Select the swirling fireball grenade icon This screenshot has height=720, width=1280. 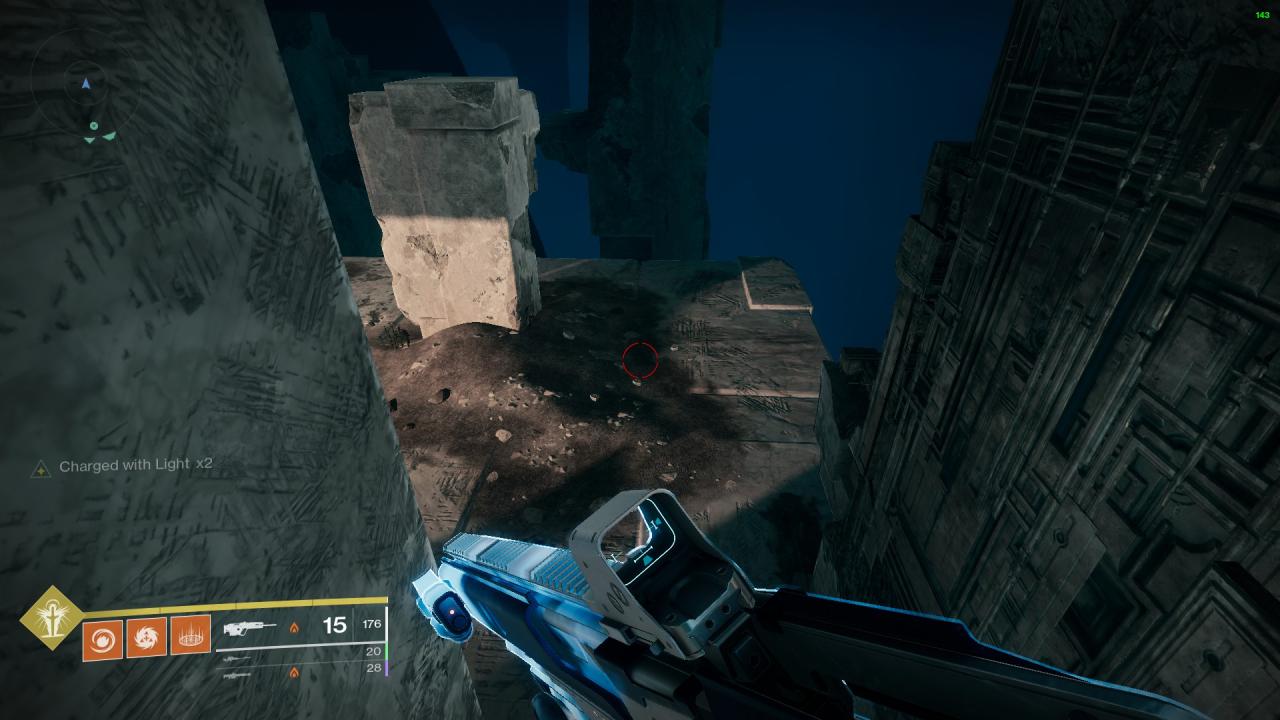[x=103, y=637]
